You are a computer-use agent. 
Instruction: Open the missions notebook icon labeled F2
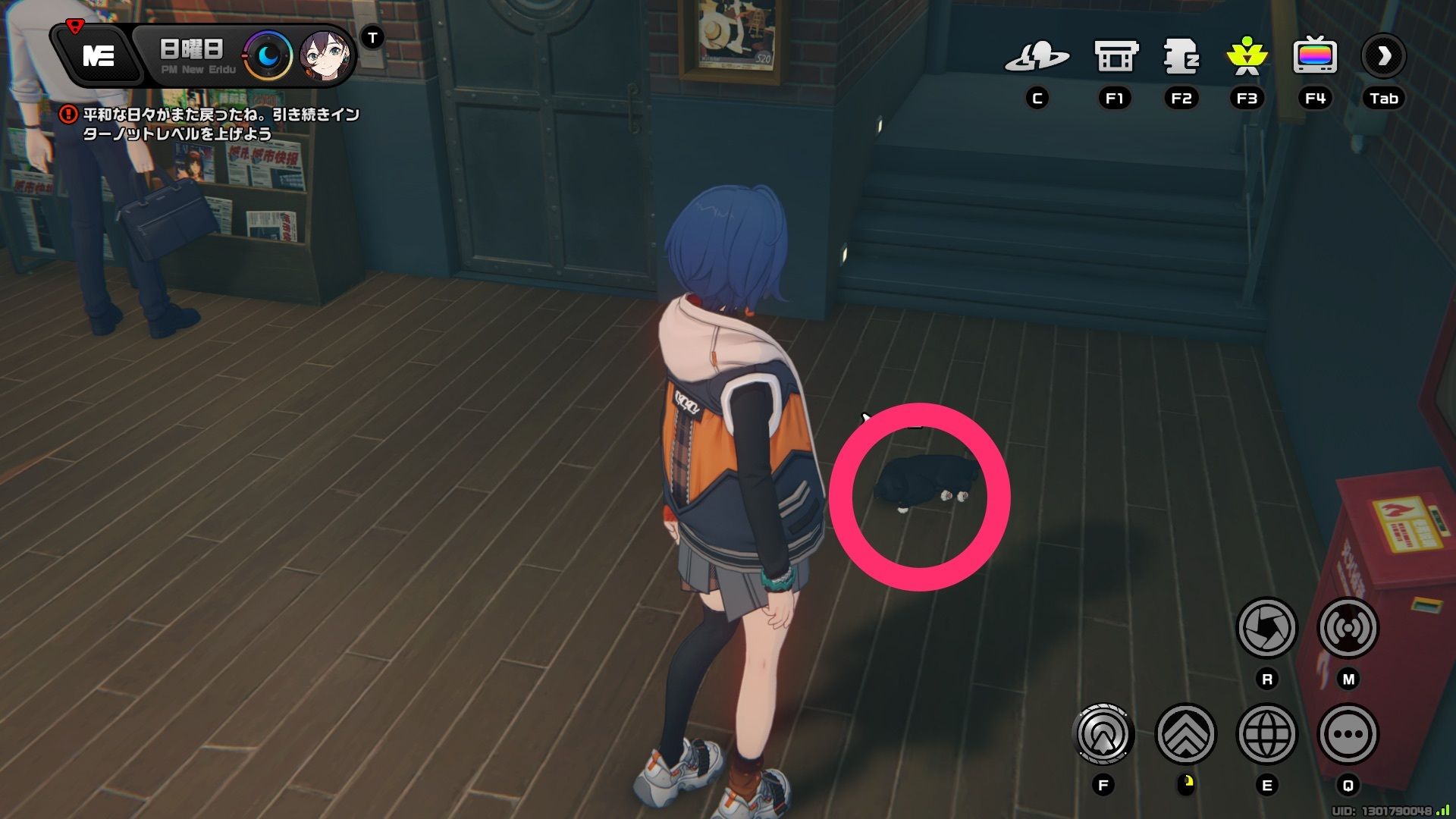tap(1181, 55)
